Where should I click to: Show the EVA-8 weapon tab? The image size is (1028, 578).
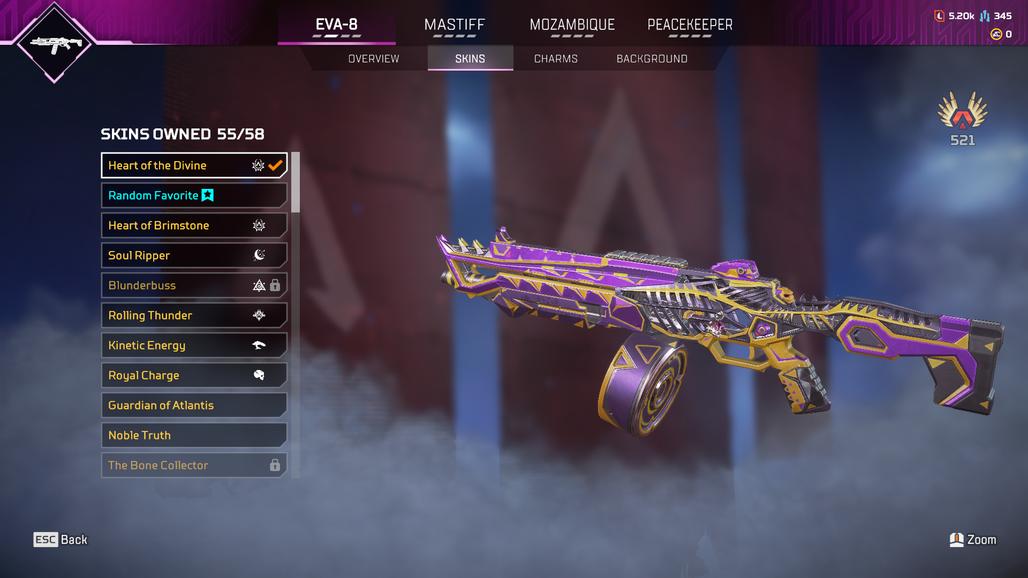336,25
